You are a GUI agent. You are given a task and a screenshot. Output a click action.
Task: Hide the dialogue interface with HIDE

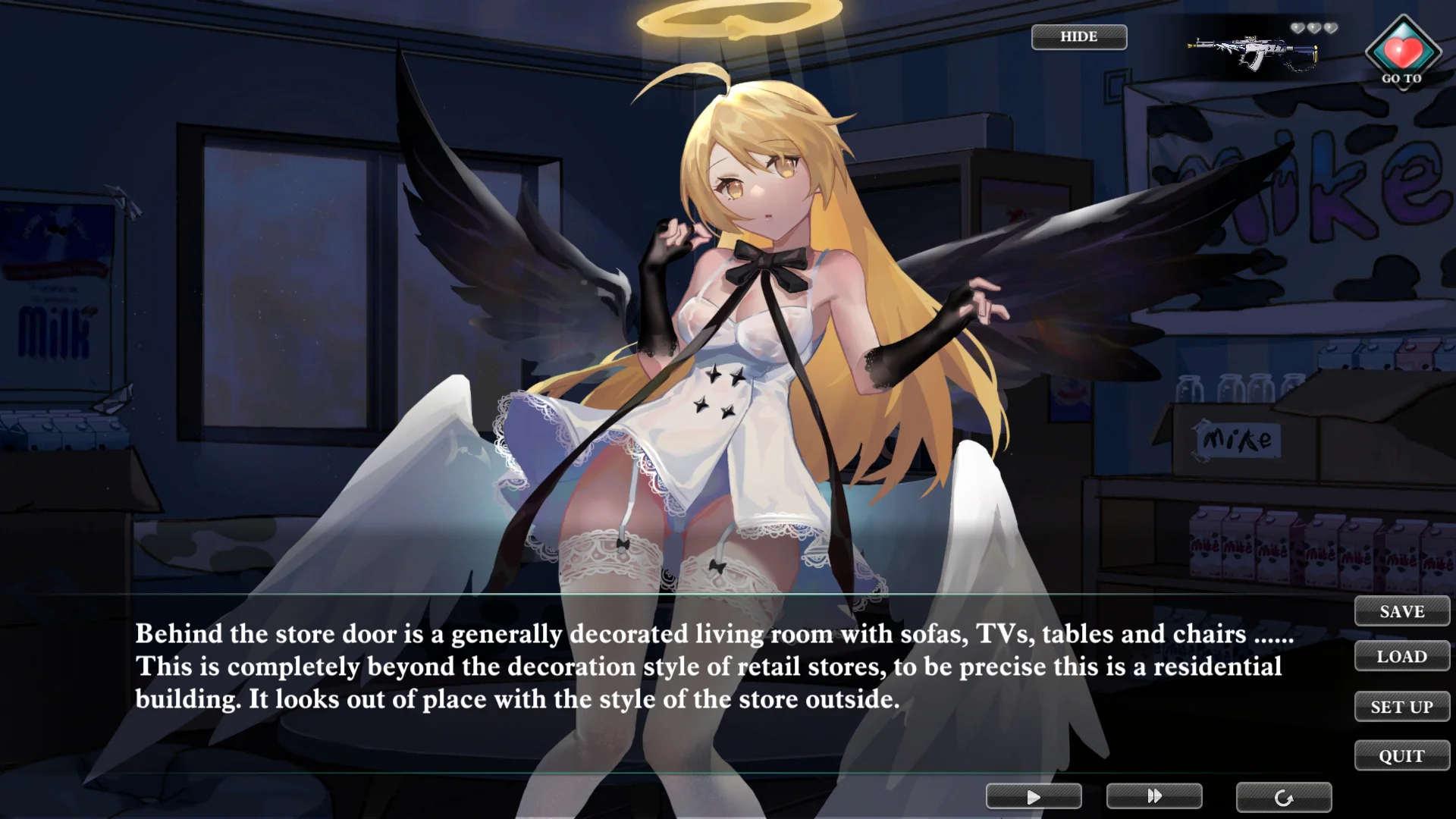[1078, 37]
